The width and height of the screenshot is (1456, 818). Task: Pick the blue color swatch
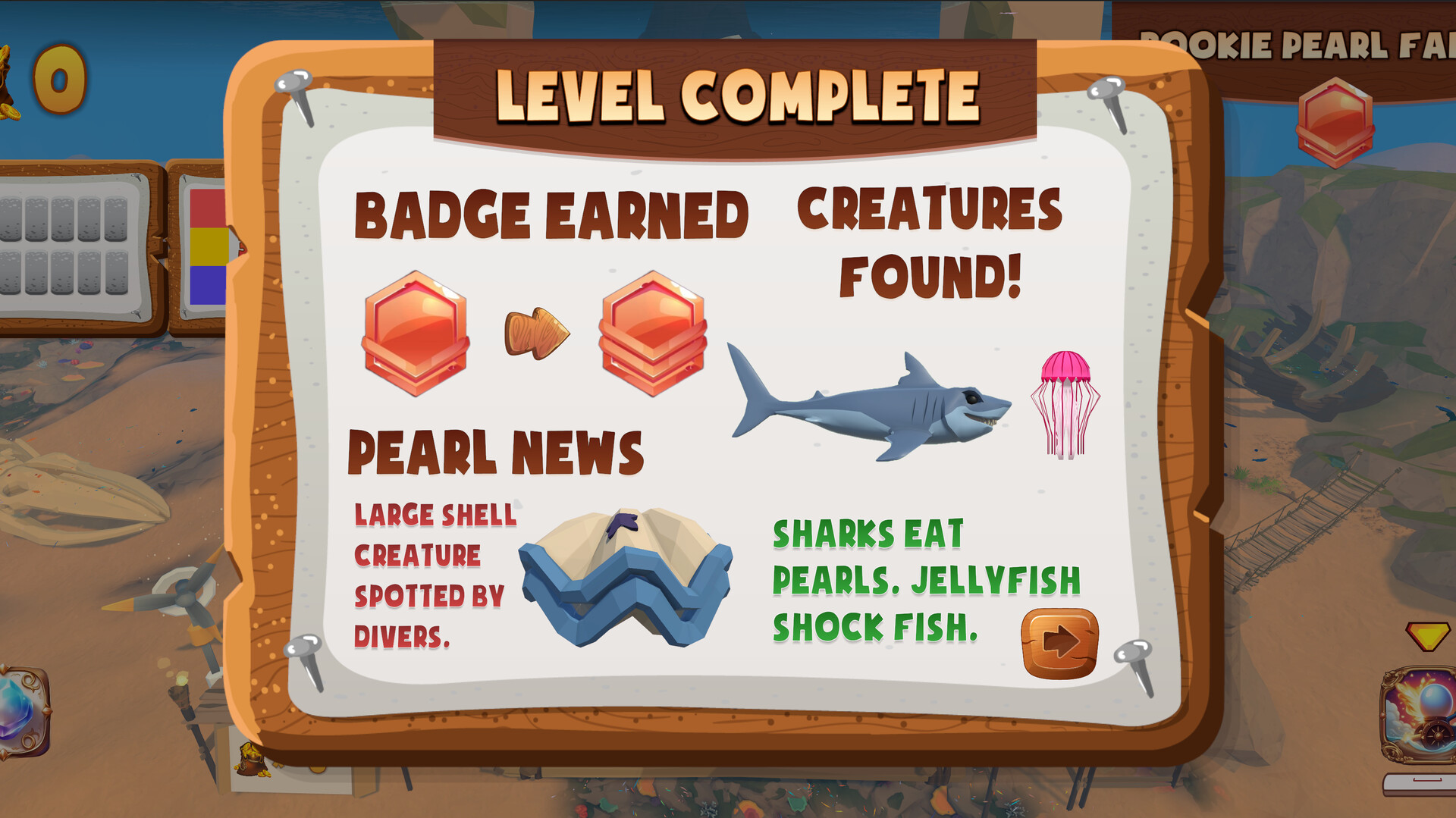[x=206, y=287]
